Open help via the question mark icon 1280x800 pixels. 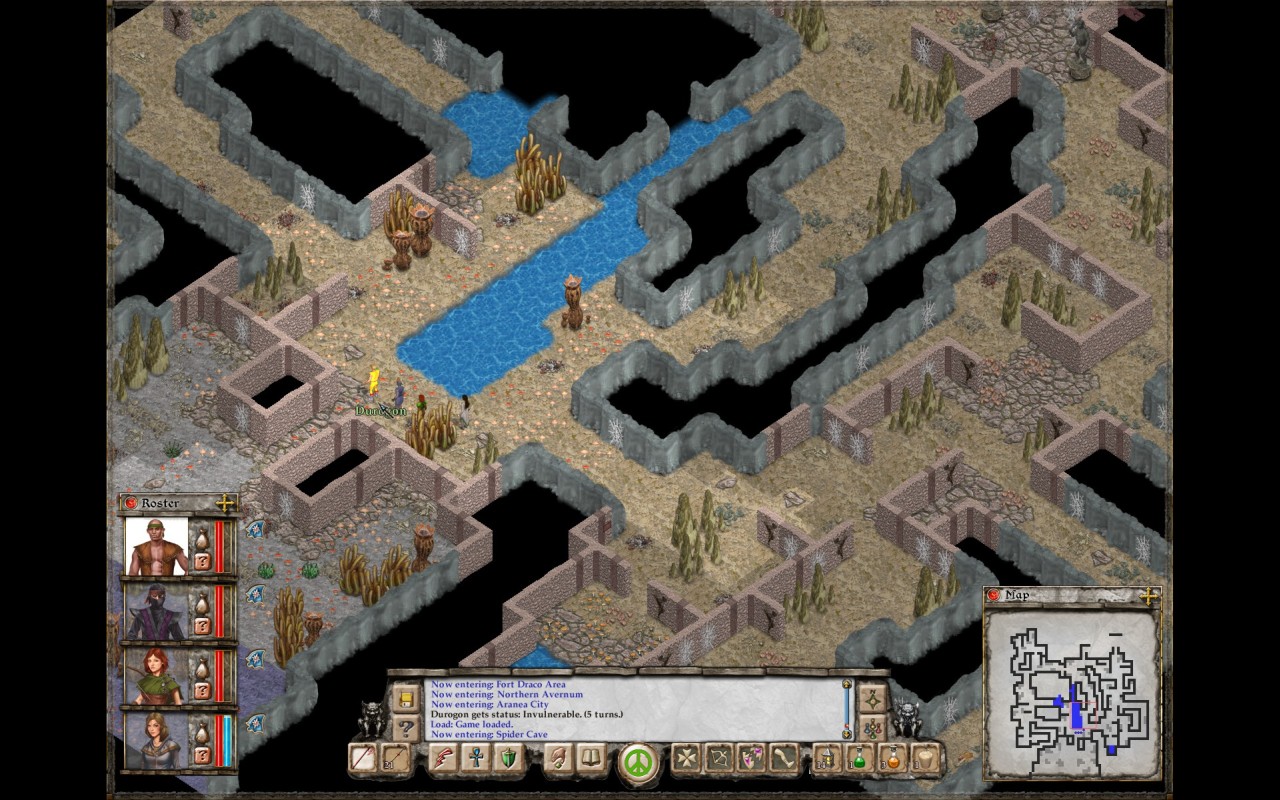pos(406,727)
